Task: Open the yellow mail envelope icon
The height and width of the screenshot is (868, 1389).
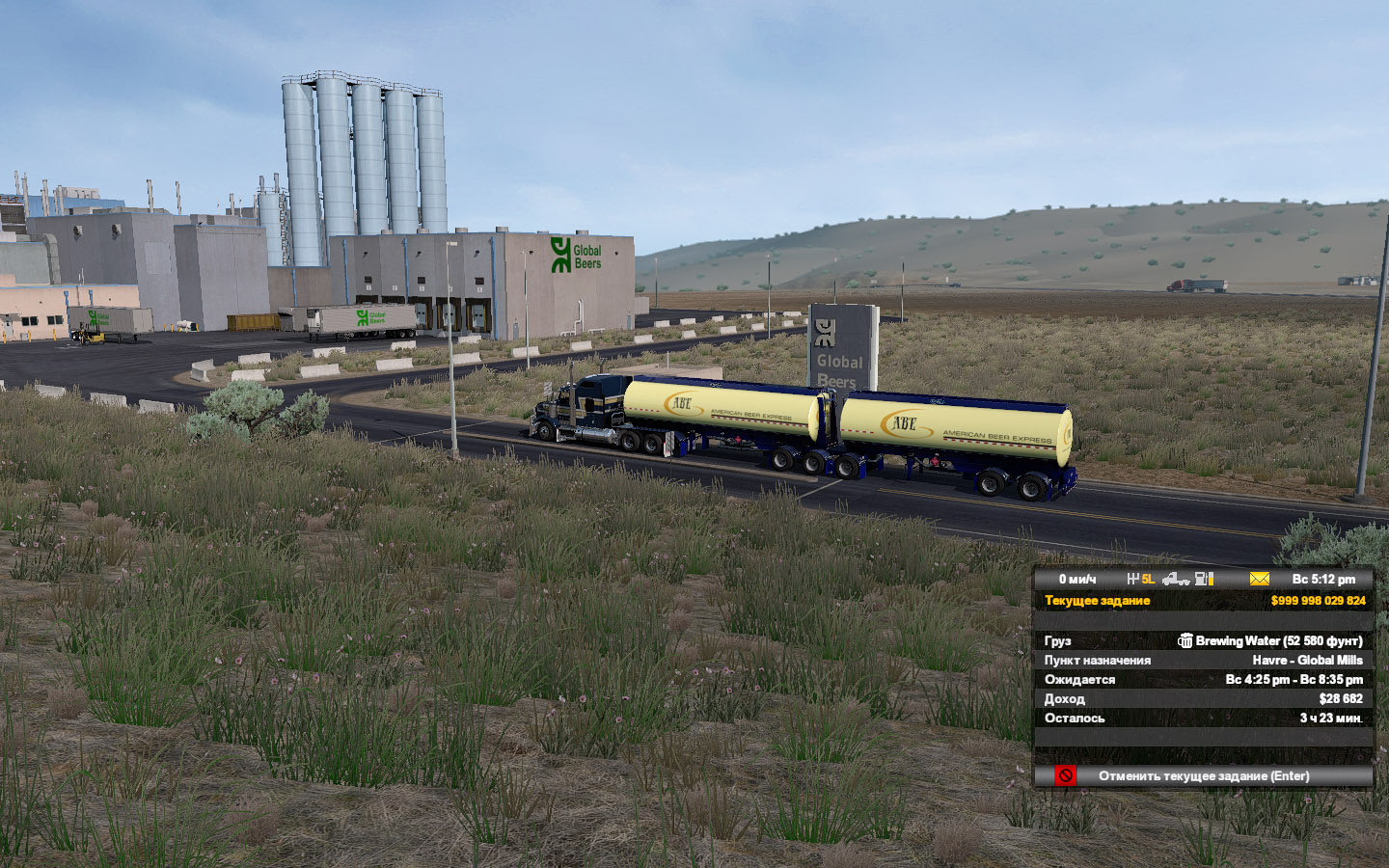Action: point(1259,579)
